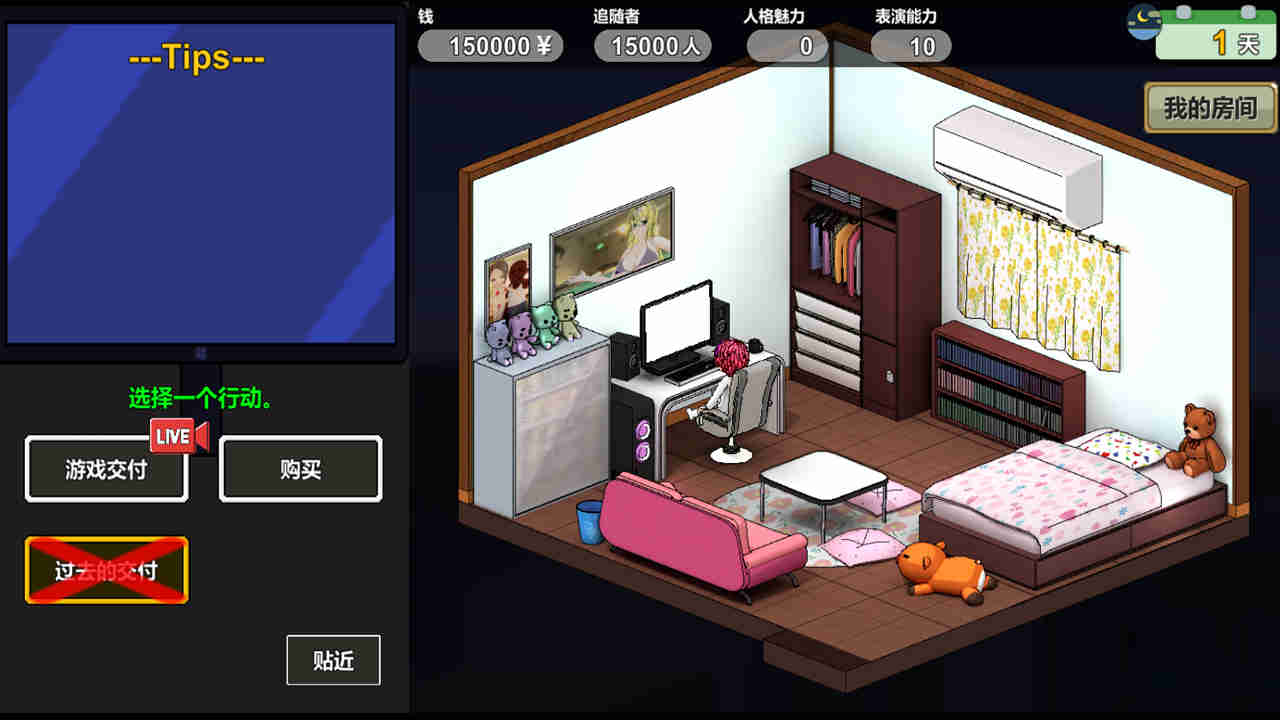1280x720 pixels.
Task: Select the bed with pink blanket
Action: click(1040, 490)
